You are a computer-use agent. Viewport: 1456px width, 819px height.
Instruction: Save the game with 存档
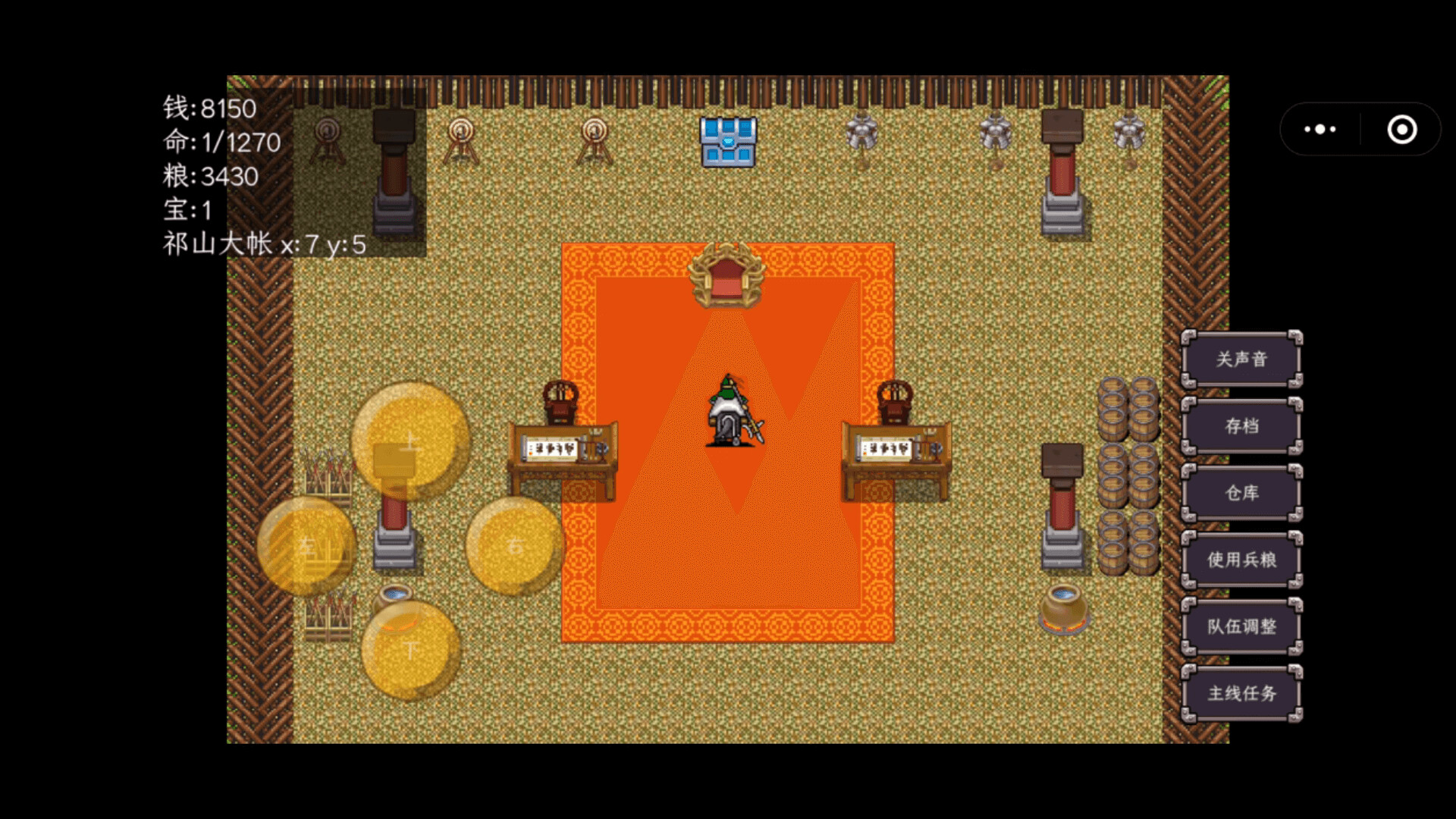[1241, 426]
